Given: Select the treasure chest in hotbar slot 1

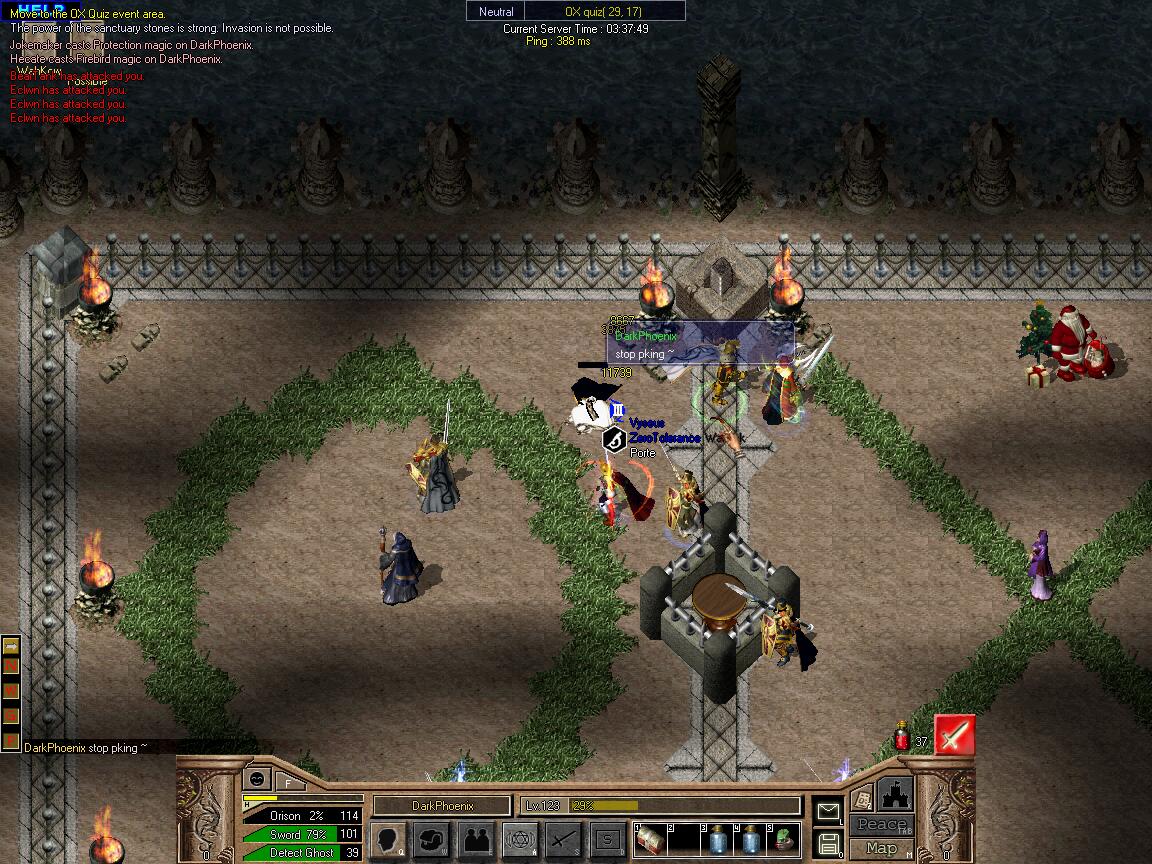Looking at the screenshot, I should tap(651, 840).
